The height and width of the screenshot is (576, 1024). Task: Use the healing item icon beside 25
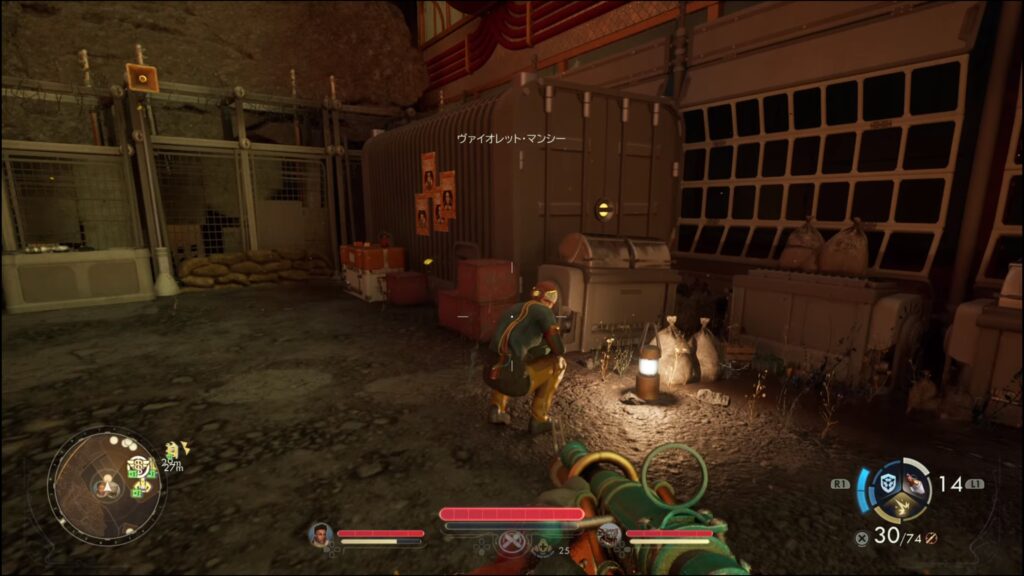pyautogui.click(x=544, y=547)
